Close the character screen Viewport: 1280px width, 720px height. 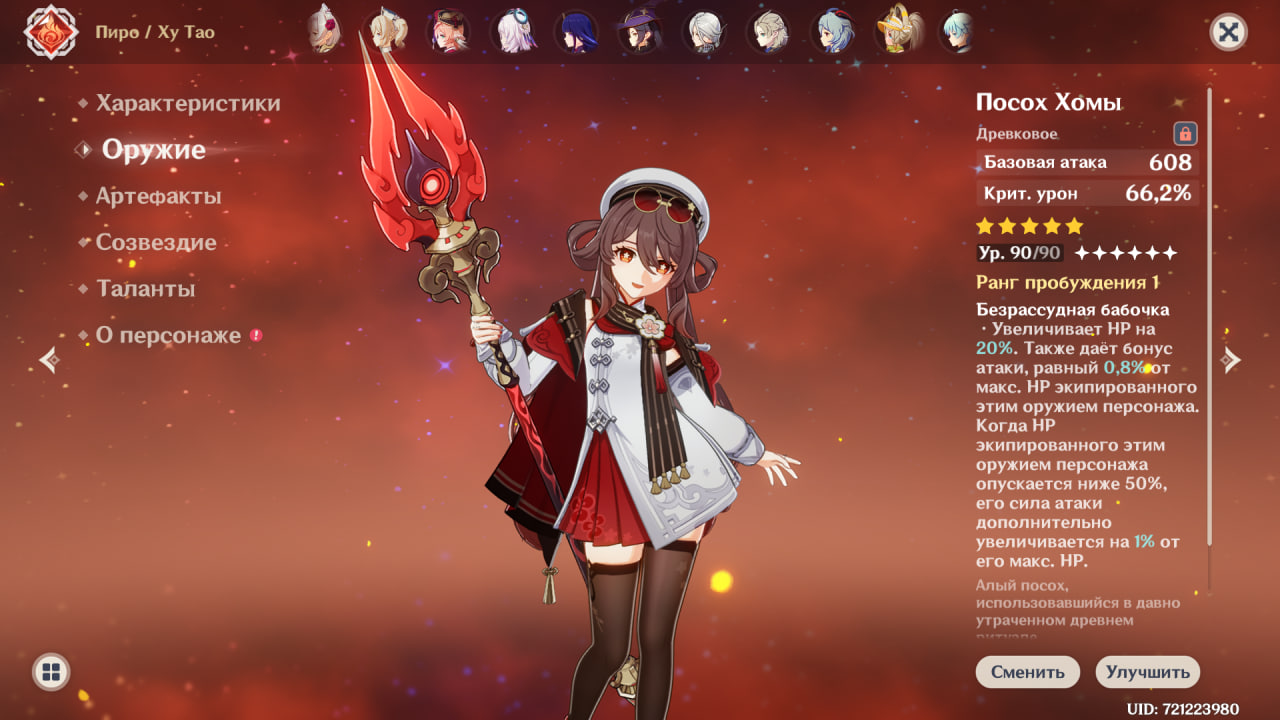[x=1228, y=32]
